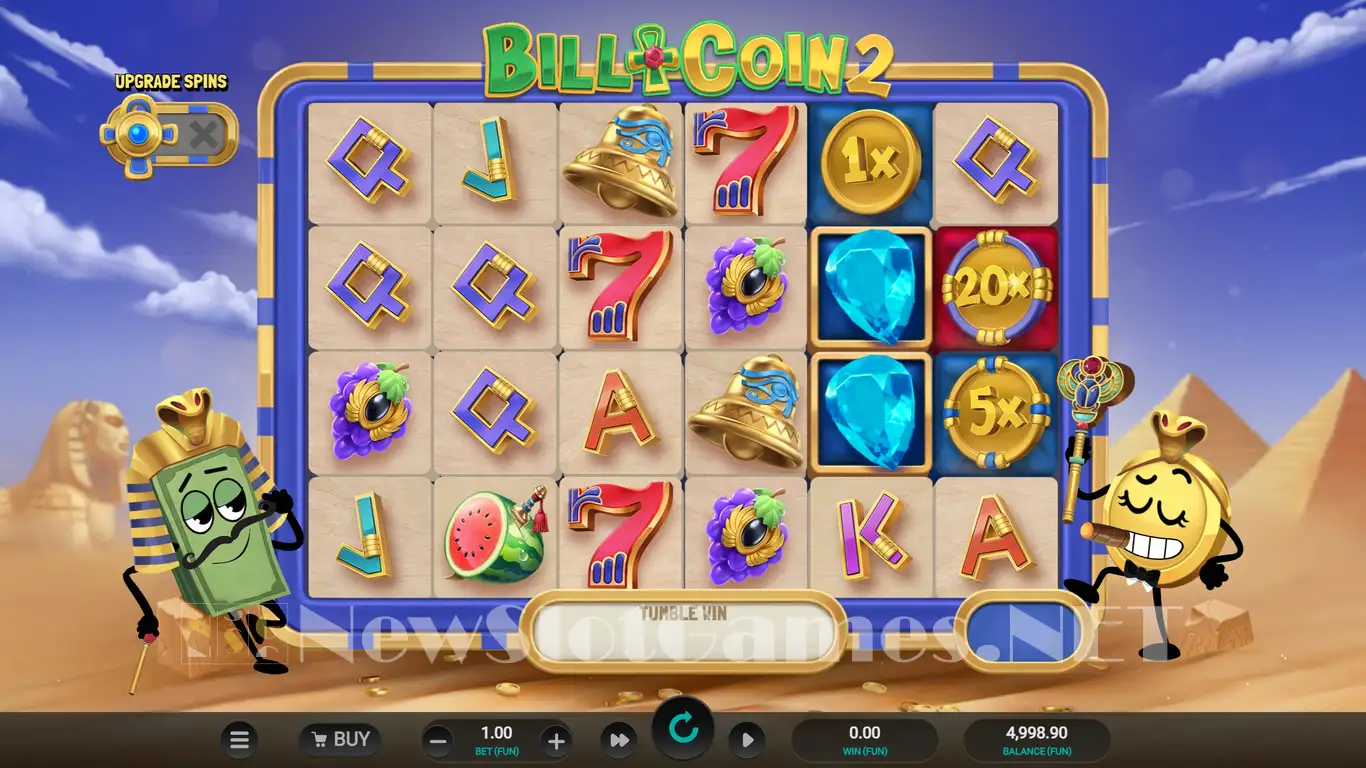The image size is (1366, 768).
Task: Toggle the Upgrade Spins switch
Action: tap(170, 134)
